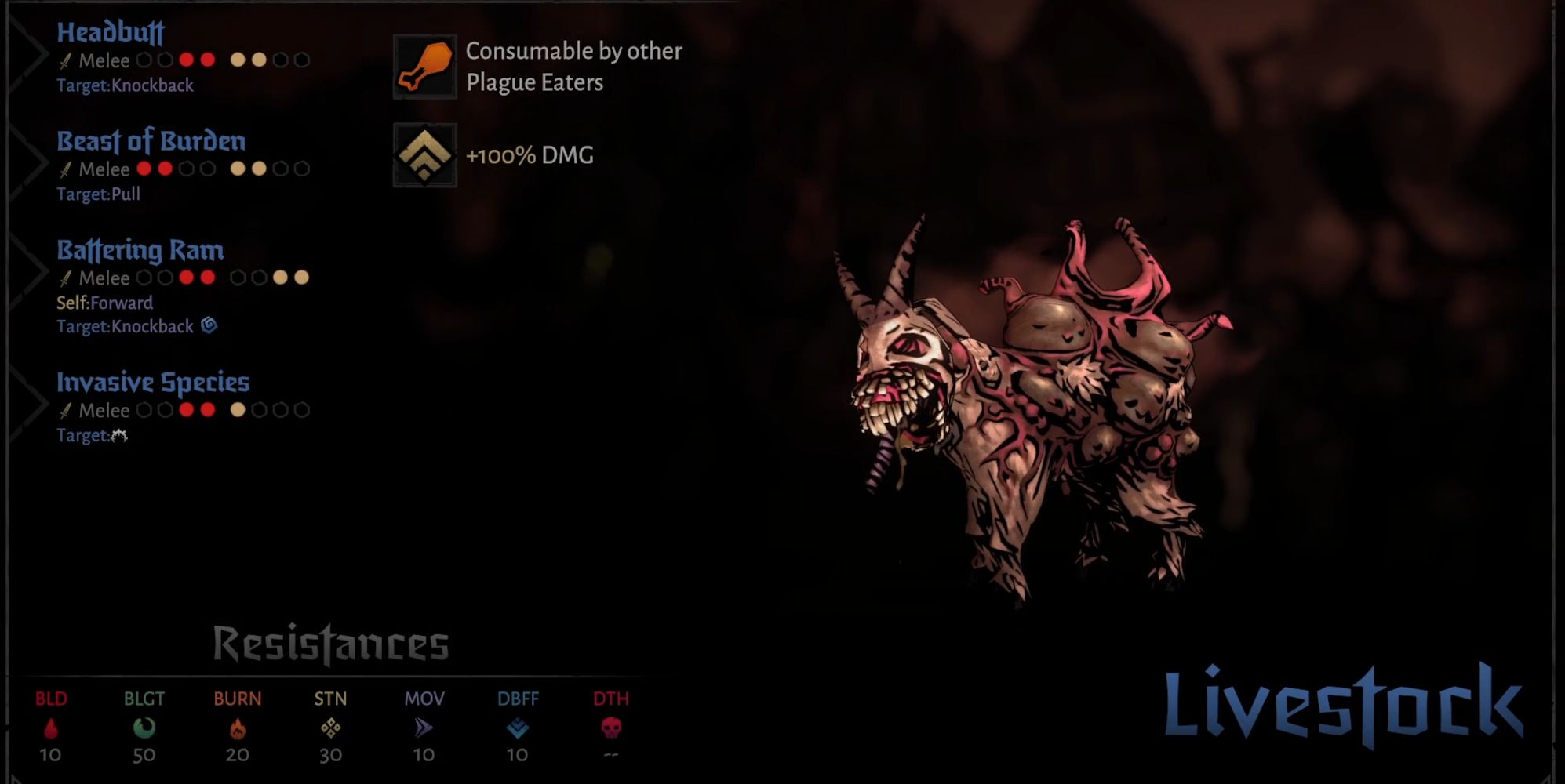1565x784 pixels.
Task: Click the stun resistance icon
Action: [330, 729]
